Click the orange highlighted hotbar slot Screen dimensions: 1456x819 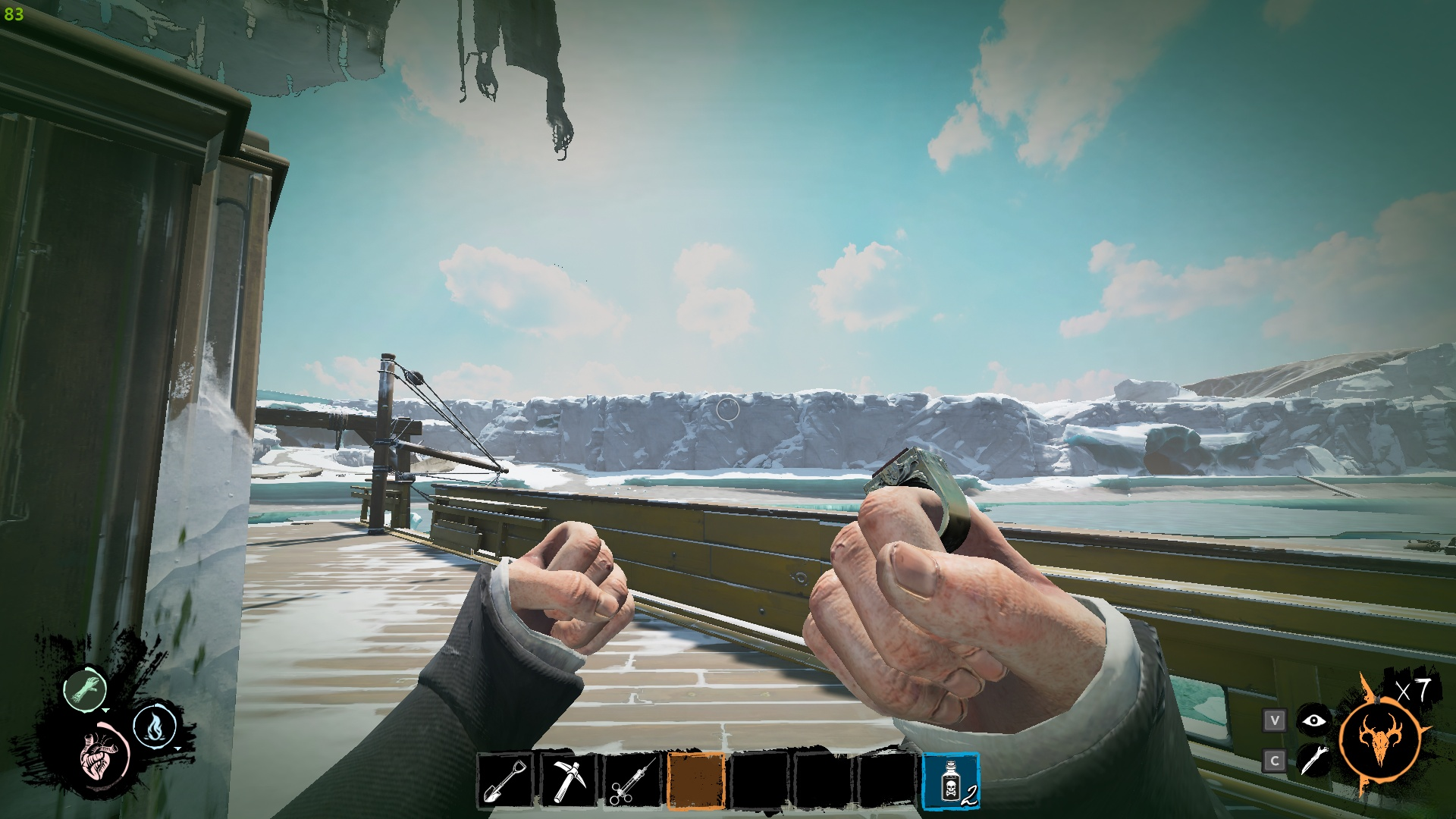click(x=696, y=780)
